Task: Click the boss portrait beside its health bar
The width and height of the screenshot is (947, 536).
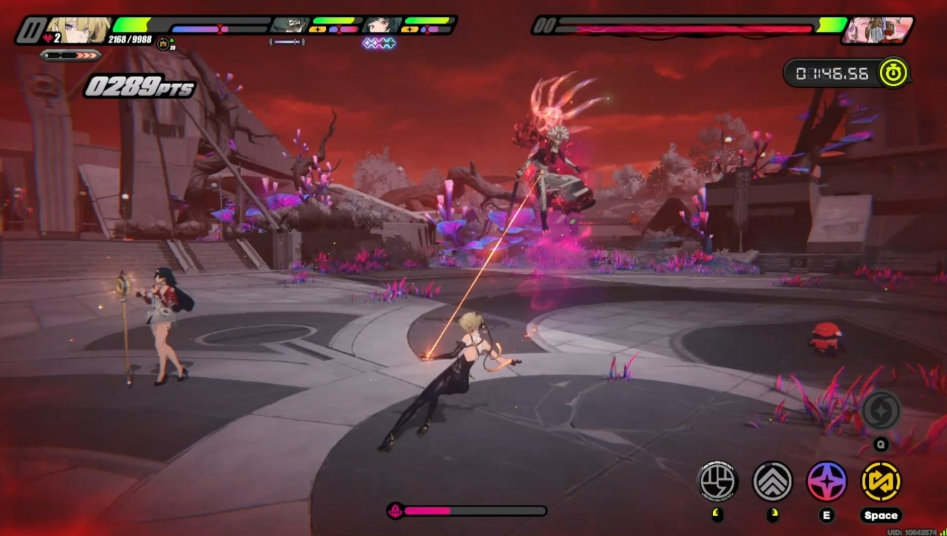Action: [x=875, y=29]
